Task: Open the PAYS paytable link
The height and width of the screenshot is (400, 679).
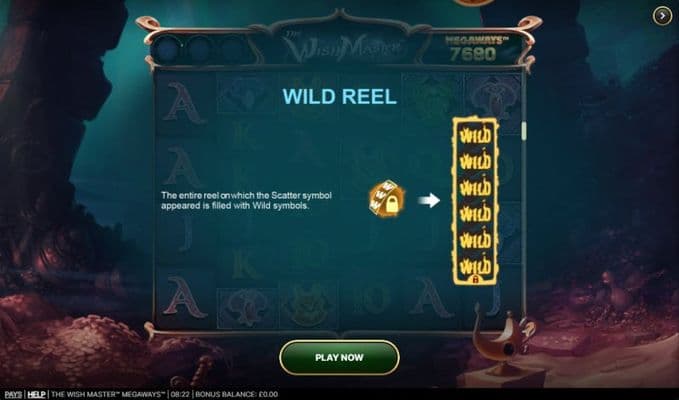Action: coord(12,394)
